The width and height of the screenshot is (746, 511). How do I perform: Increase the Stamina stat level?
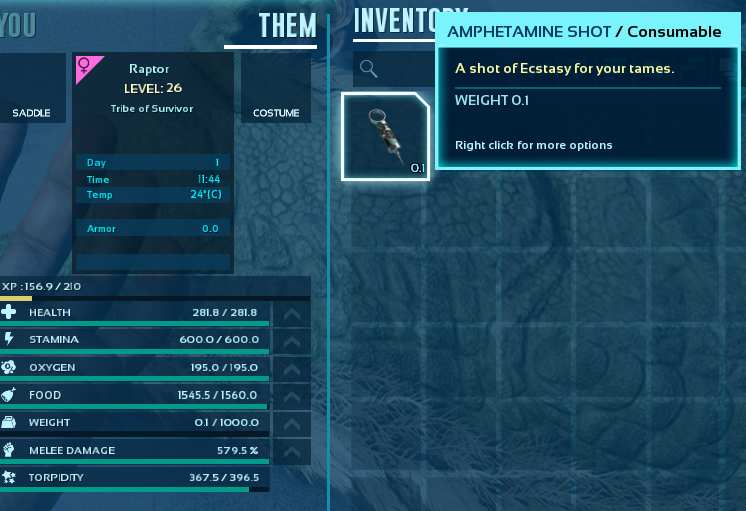[290, 341]
